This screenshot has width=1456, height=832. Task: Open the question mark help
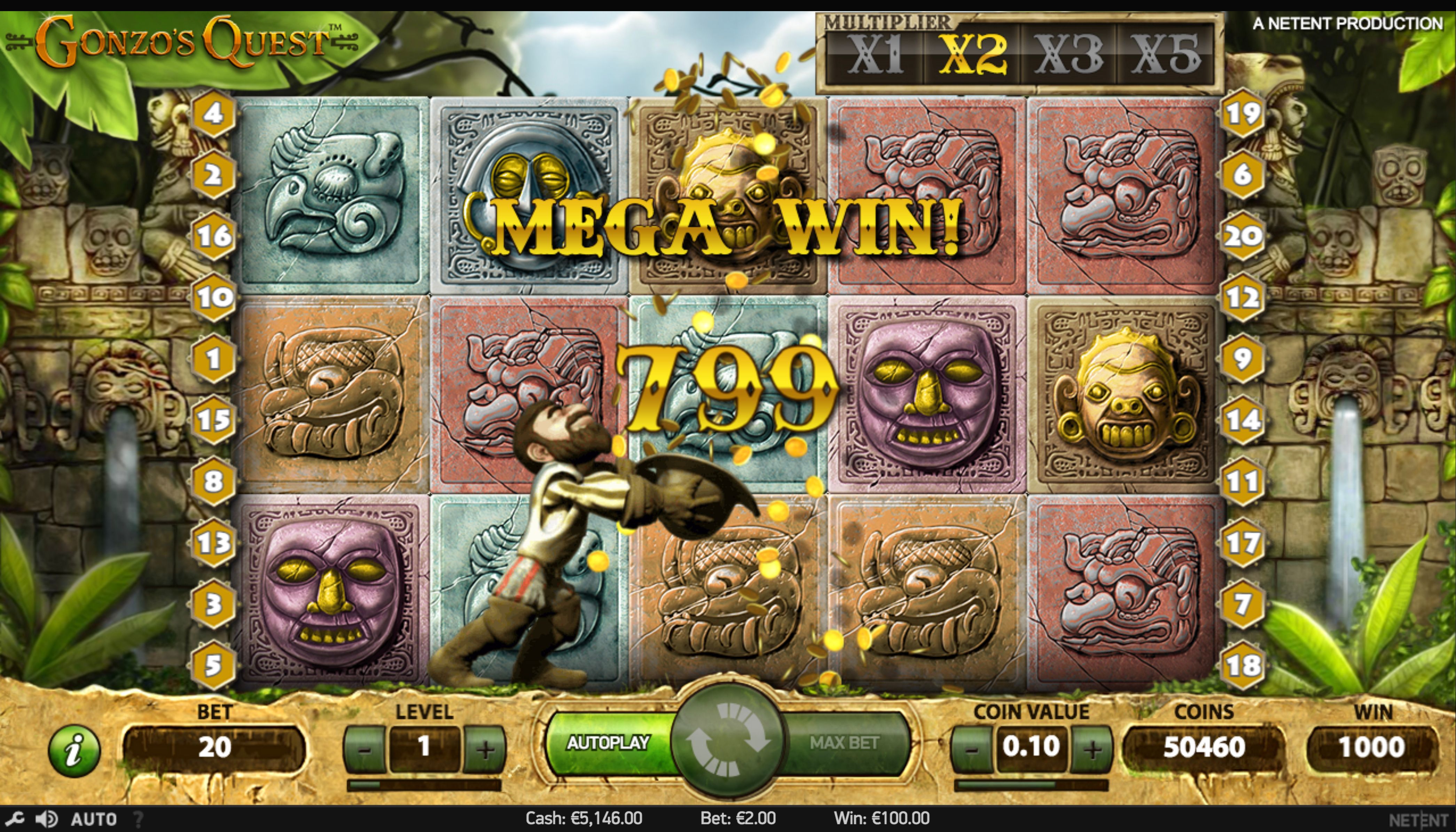(x=138, y=819)
